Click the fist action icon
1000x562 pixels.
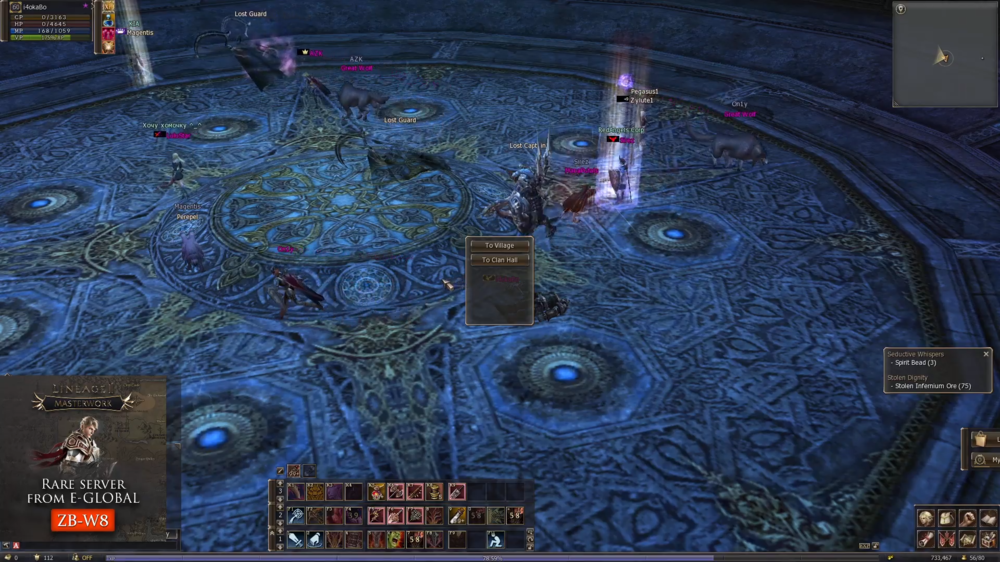click(x=967, y=518)
